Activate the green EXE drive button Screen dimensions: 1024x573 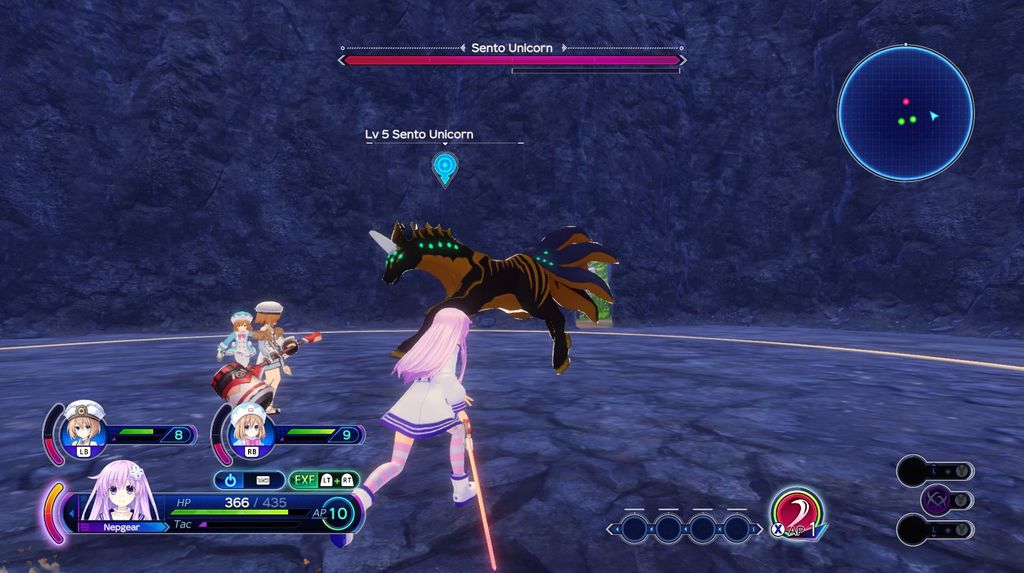(x=324, y=480)
